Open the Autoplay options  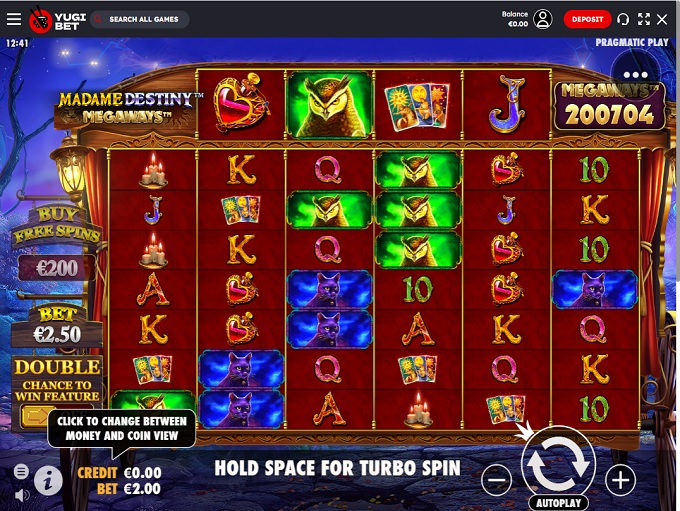click(558, 503)
